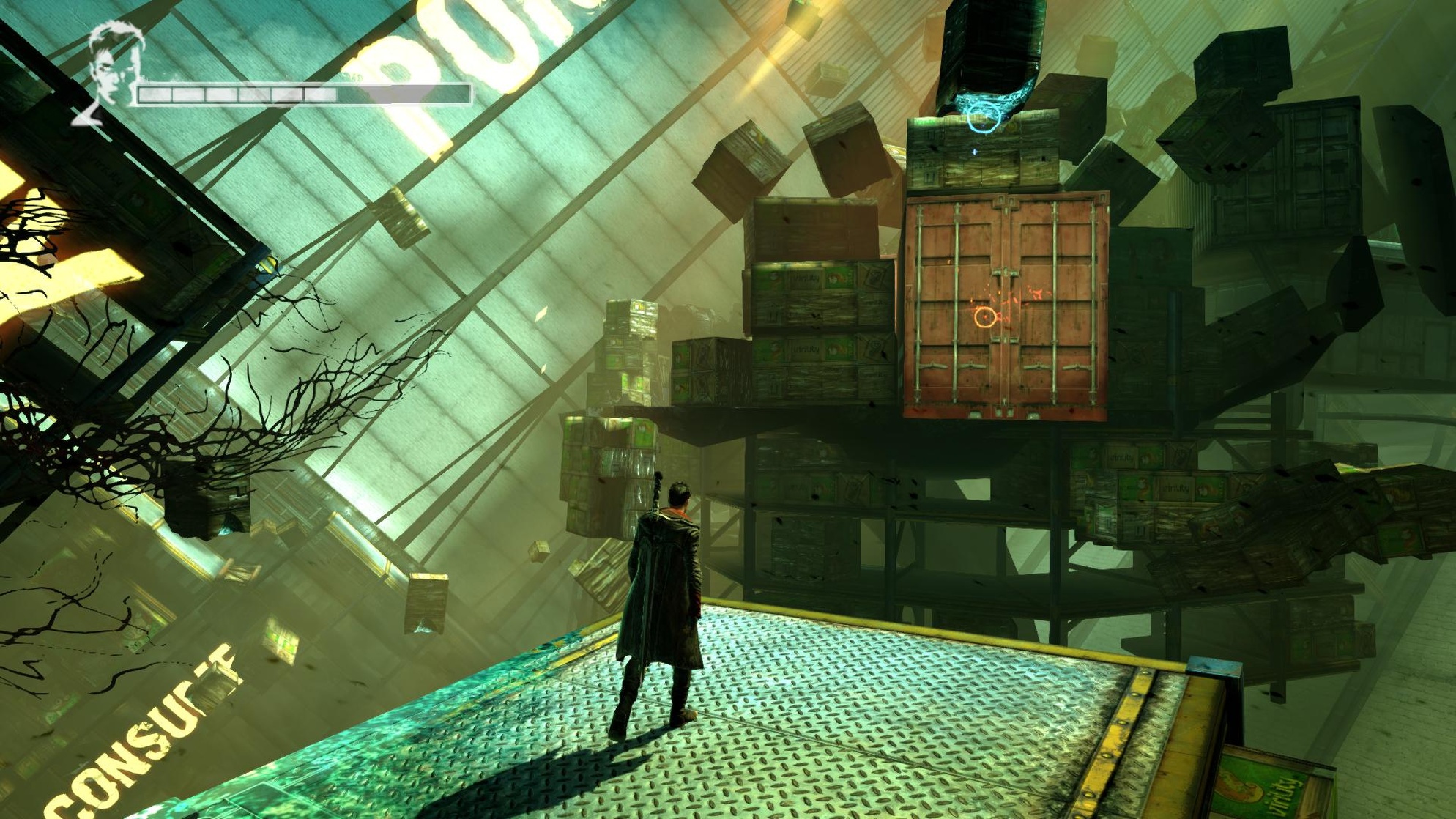Click the arrow below Dante's portrait
Viewport: 1456px width, 819px height.
(x=86, y=115)
